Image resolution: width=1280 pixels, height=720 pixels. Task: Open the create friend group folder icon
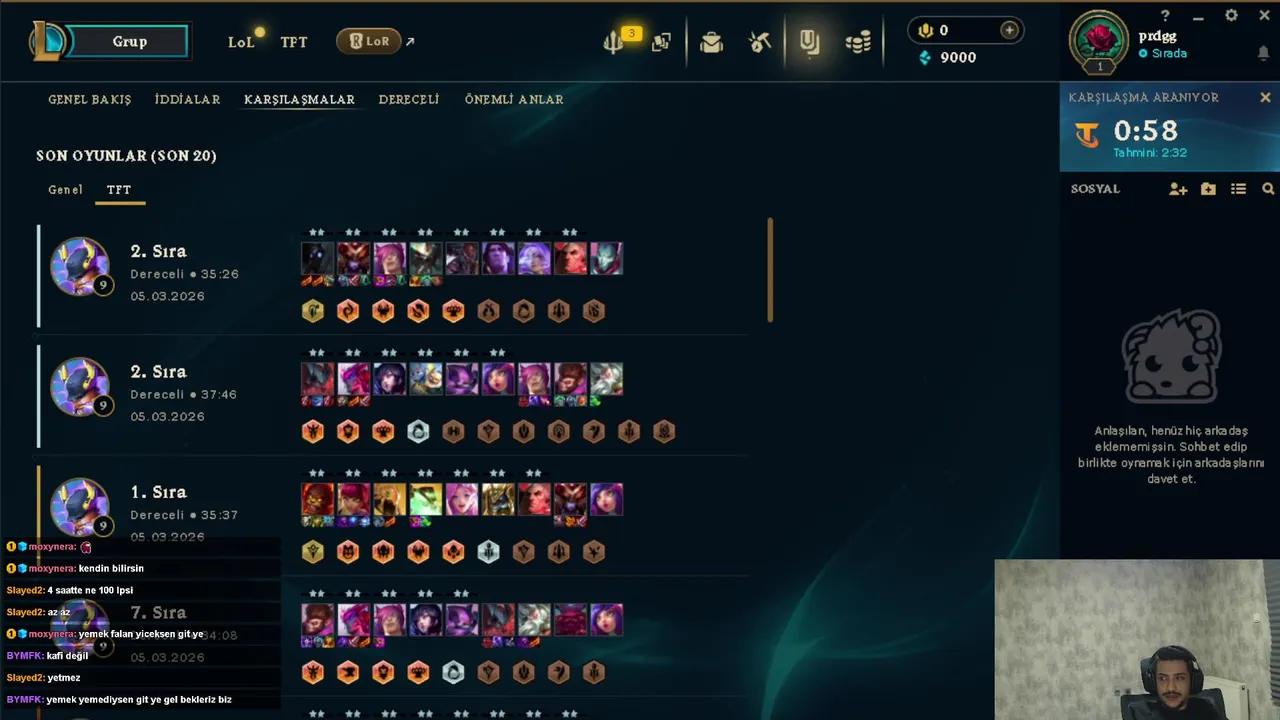[x=1208, y=189]
